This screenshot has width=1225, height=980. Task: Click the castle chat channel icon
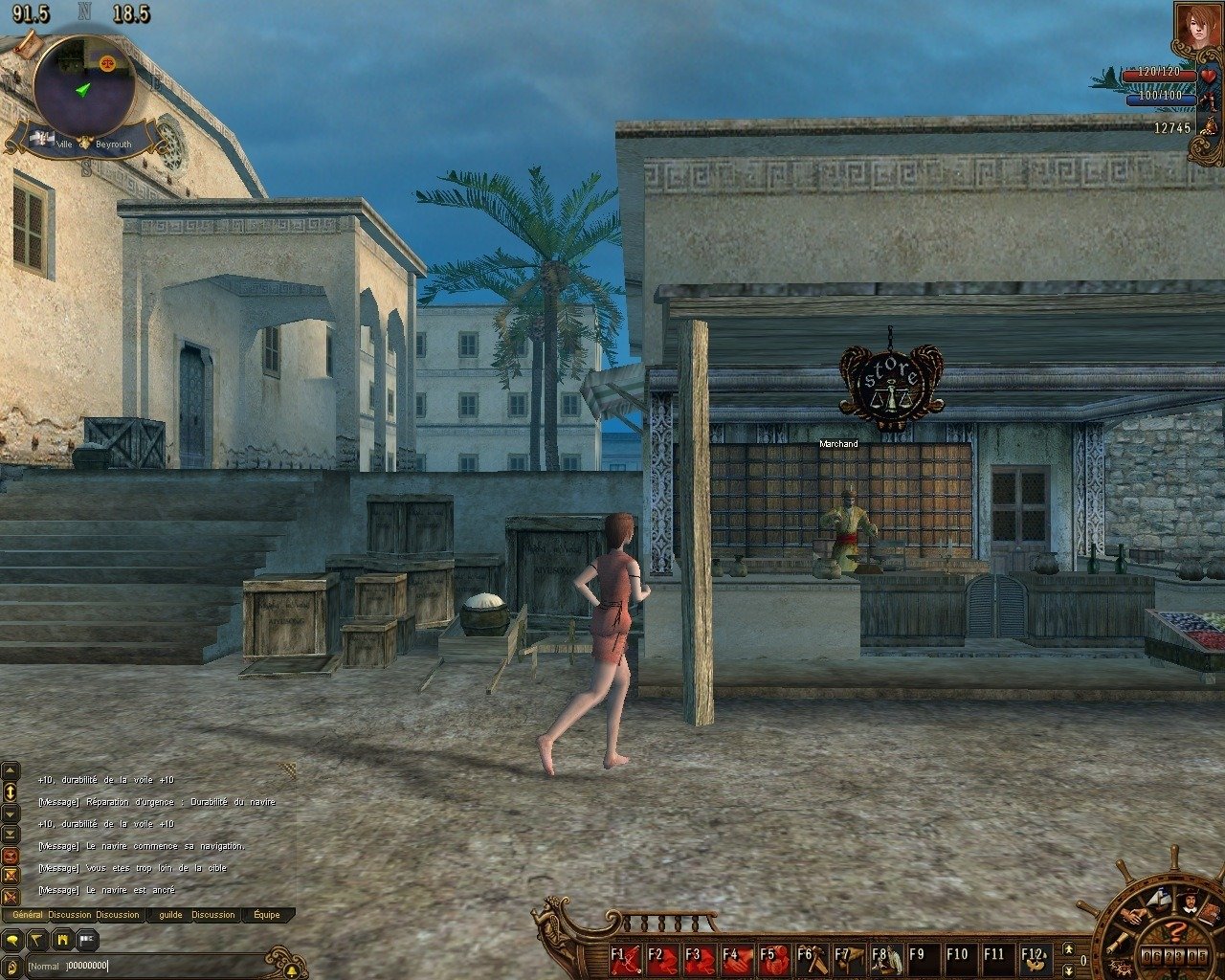tap(61, 940)
